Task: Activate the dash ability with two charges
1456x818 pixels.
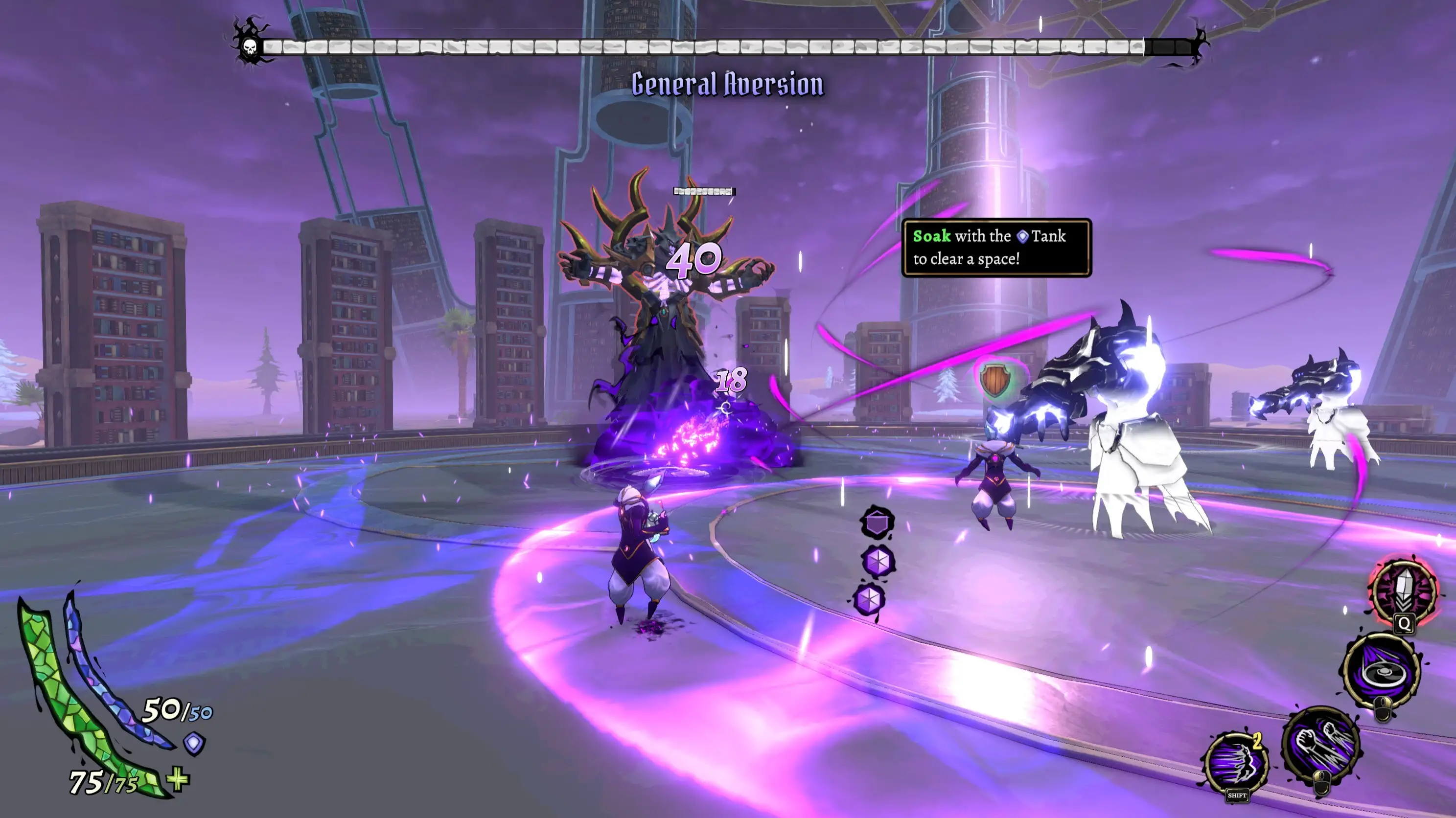Action: (x=1237, y=763)
